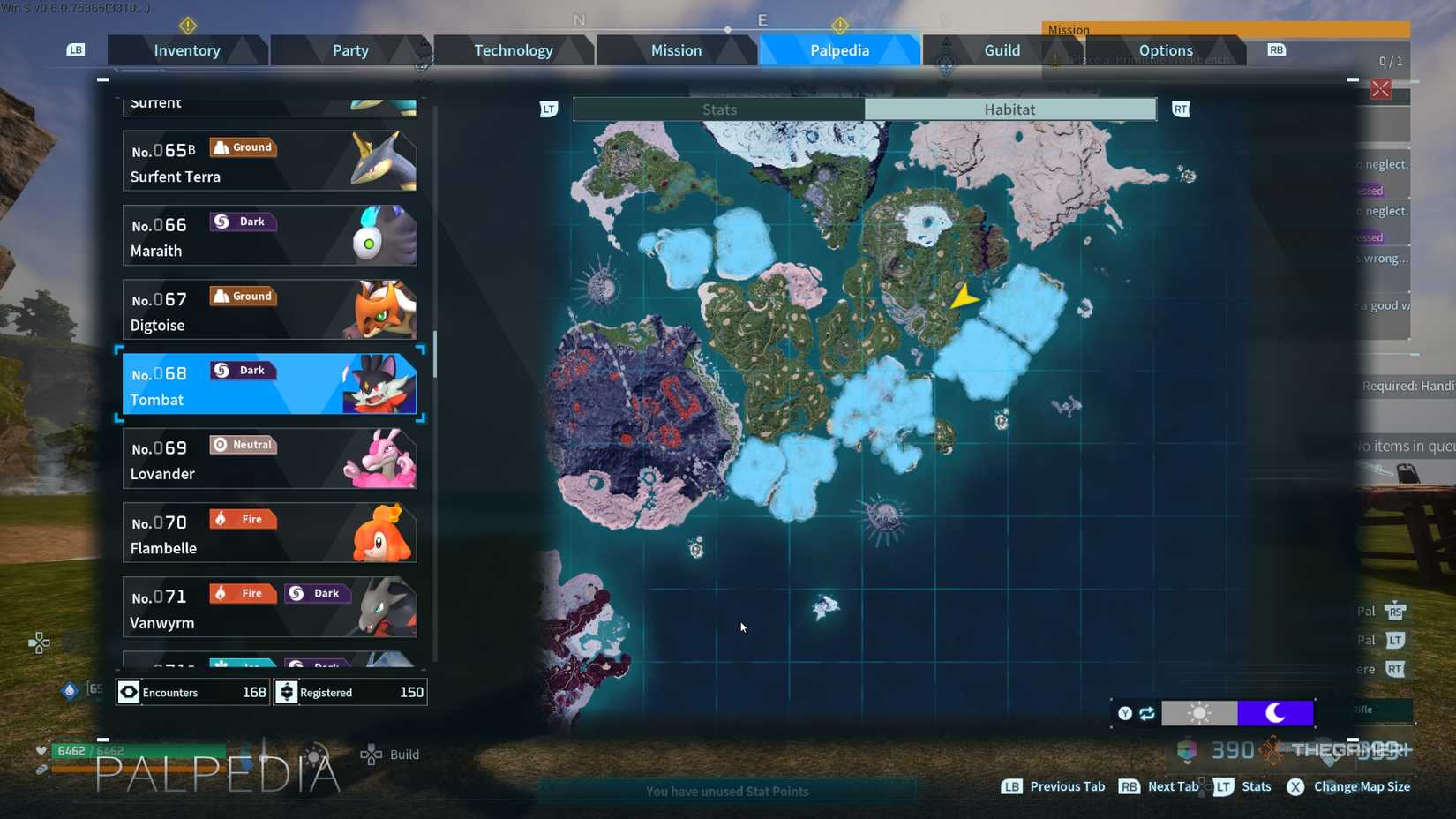Click the Next Tab button
1456x819 pixels.
coord(1158,786)
